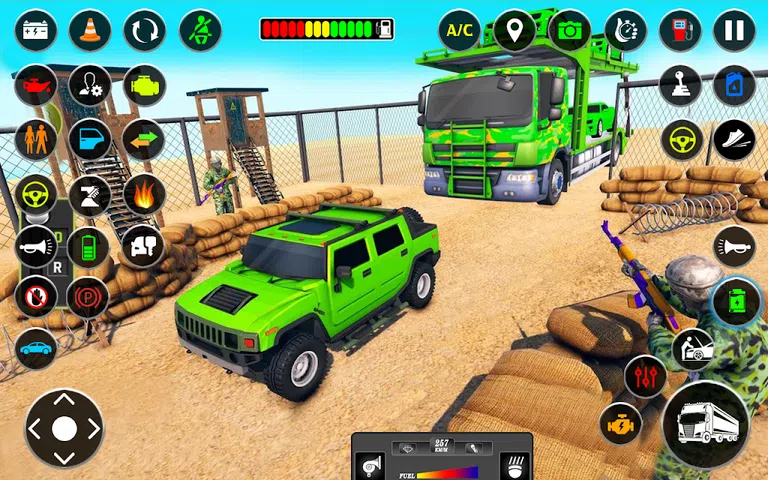Image resolution: width=768 pixels, height=480 pixels.
Task: Click the gear shifter icon
Action: [680, 86]
